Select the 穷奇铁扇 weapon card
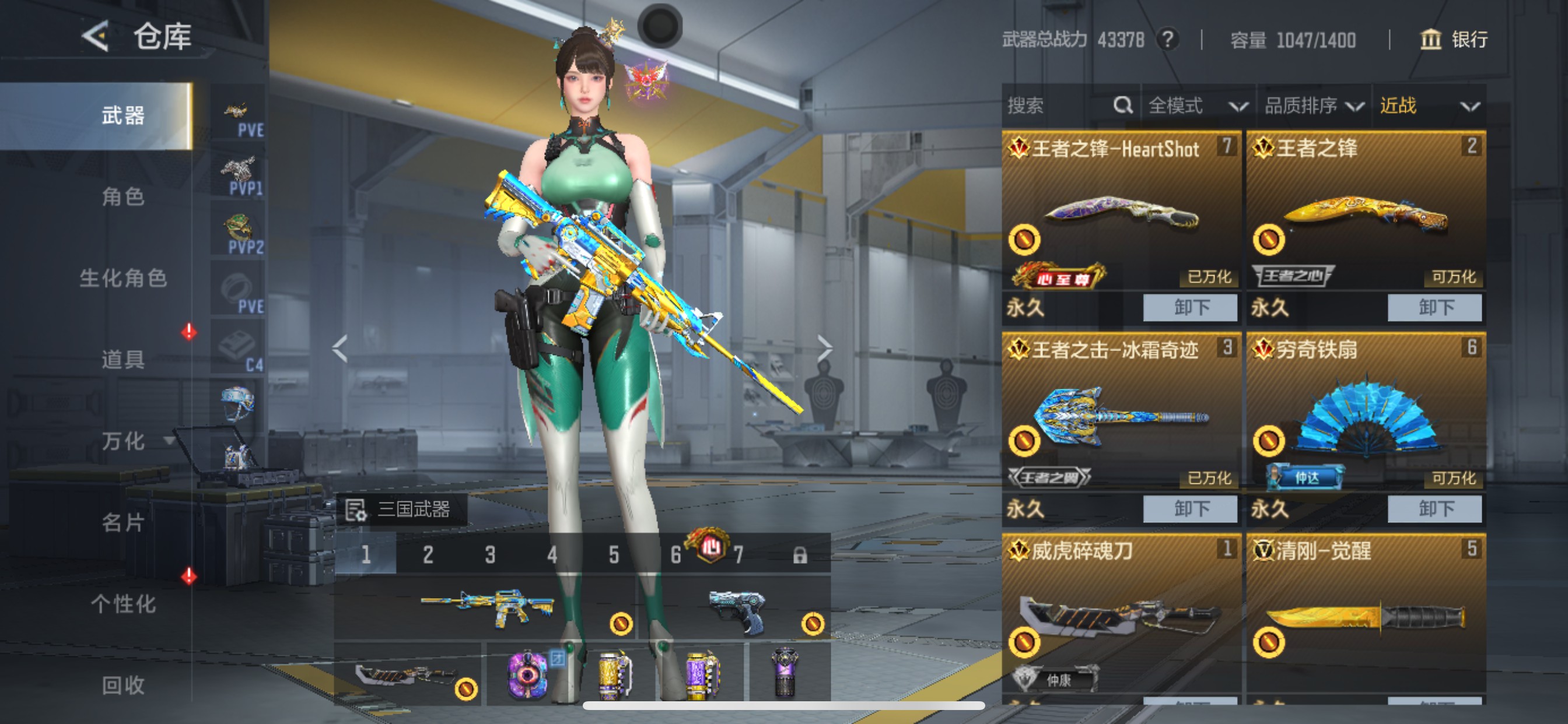Viewport: 1568px width, 724px height. (1366, 414)
